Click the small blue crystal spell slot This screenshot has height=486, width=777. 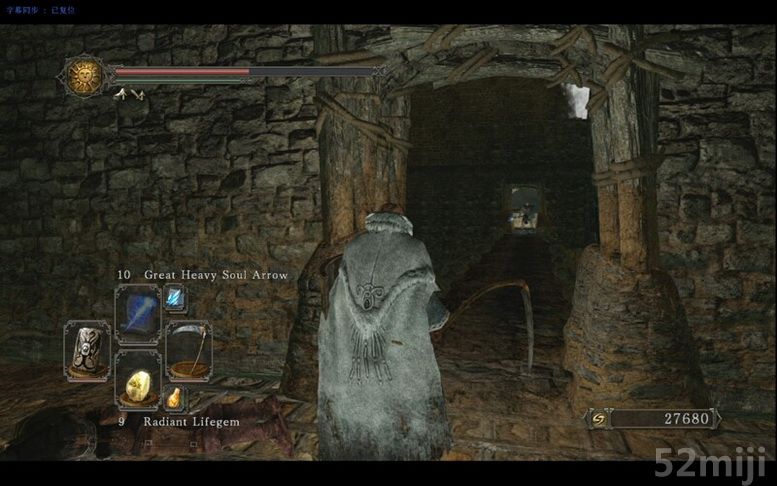pos(174,298)
